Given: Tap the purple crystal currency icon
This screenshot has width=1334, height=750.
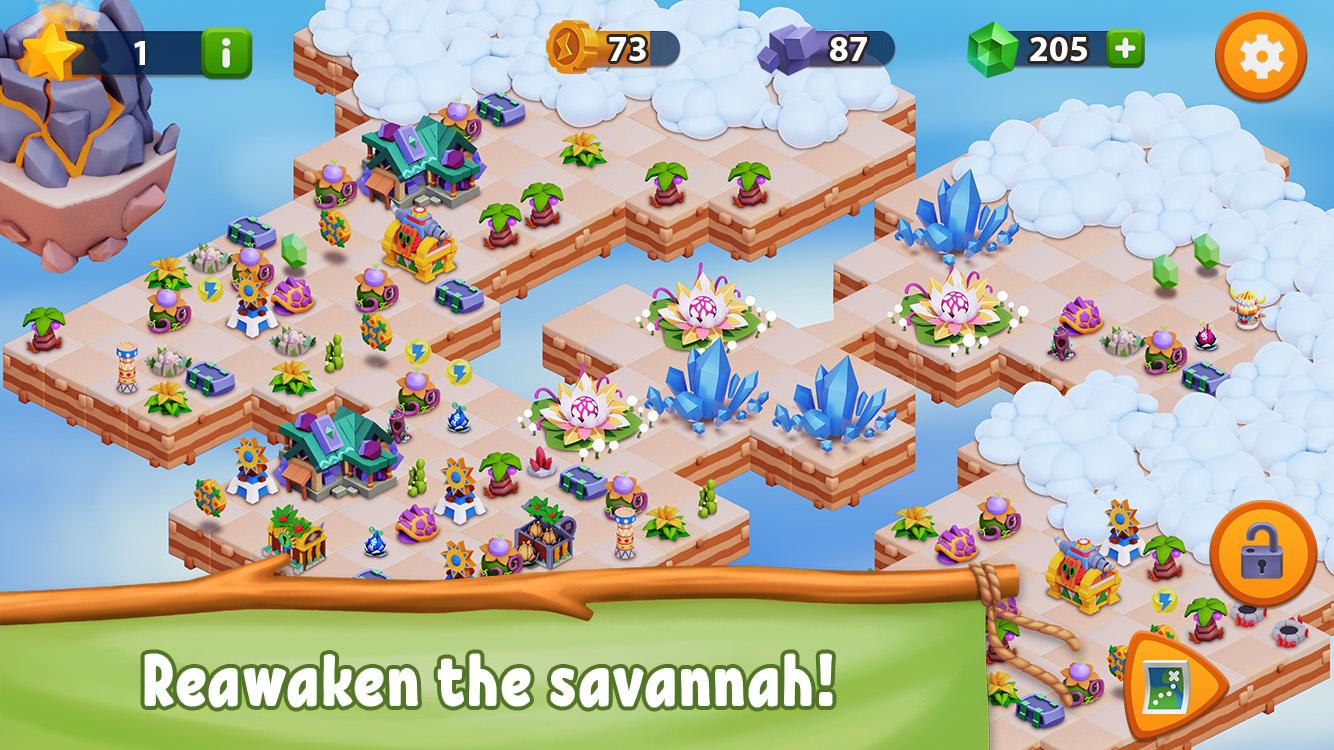Looking at the screenshot, I should [x=790, y=44].
